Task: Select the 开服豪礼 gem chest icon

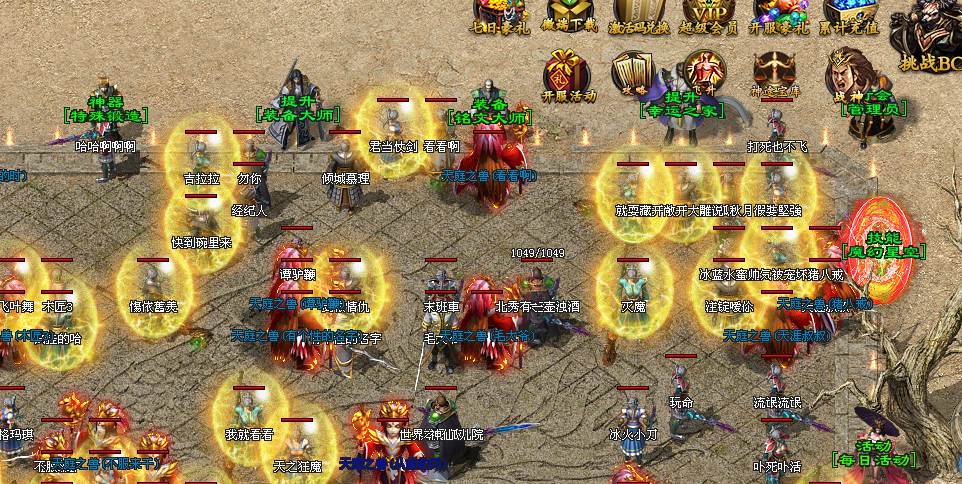Action: [x=780, y=14]
